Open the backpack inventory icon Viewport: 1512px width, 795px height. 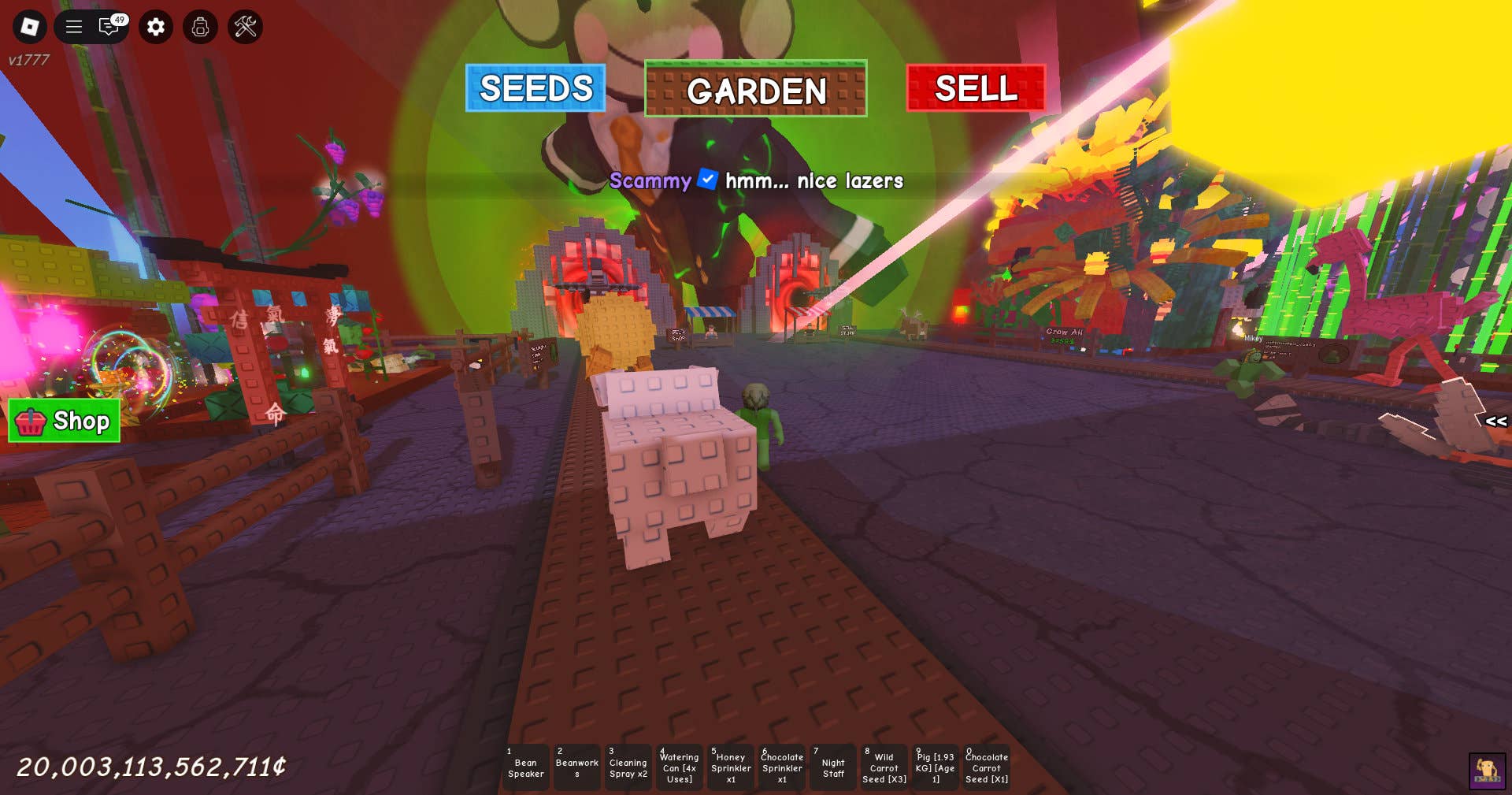(200, 27)
